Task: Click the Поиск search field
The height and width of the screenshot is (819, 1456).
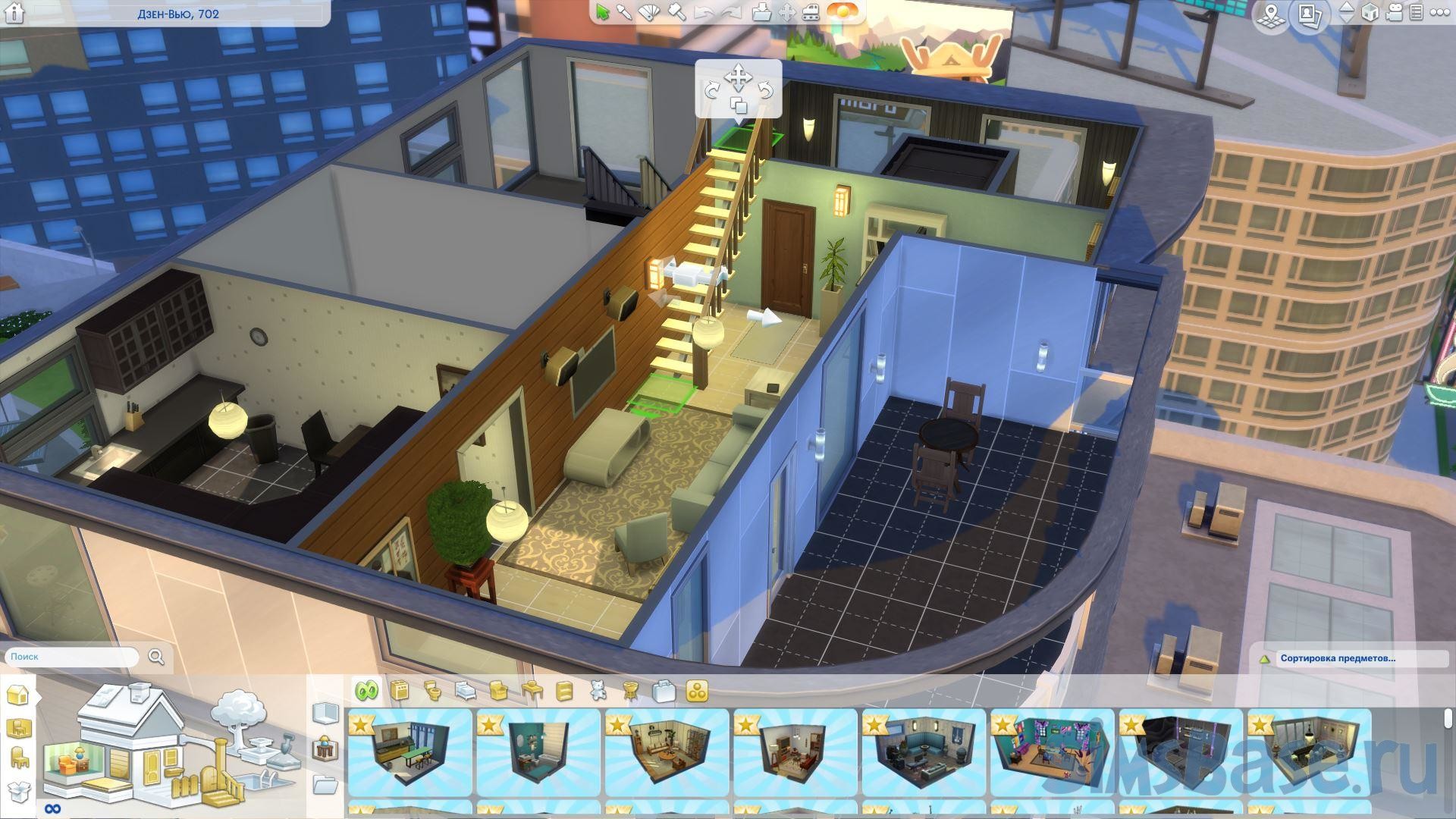Action: [x=72, y=657]
